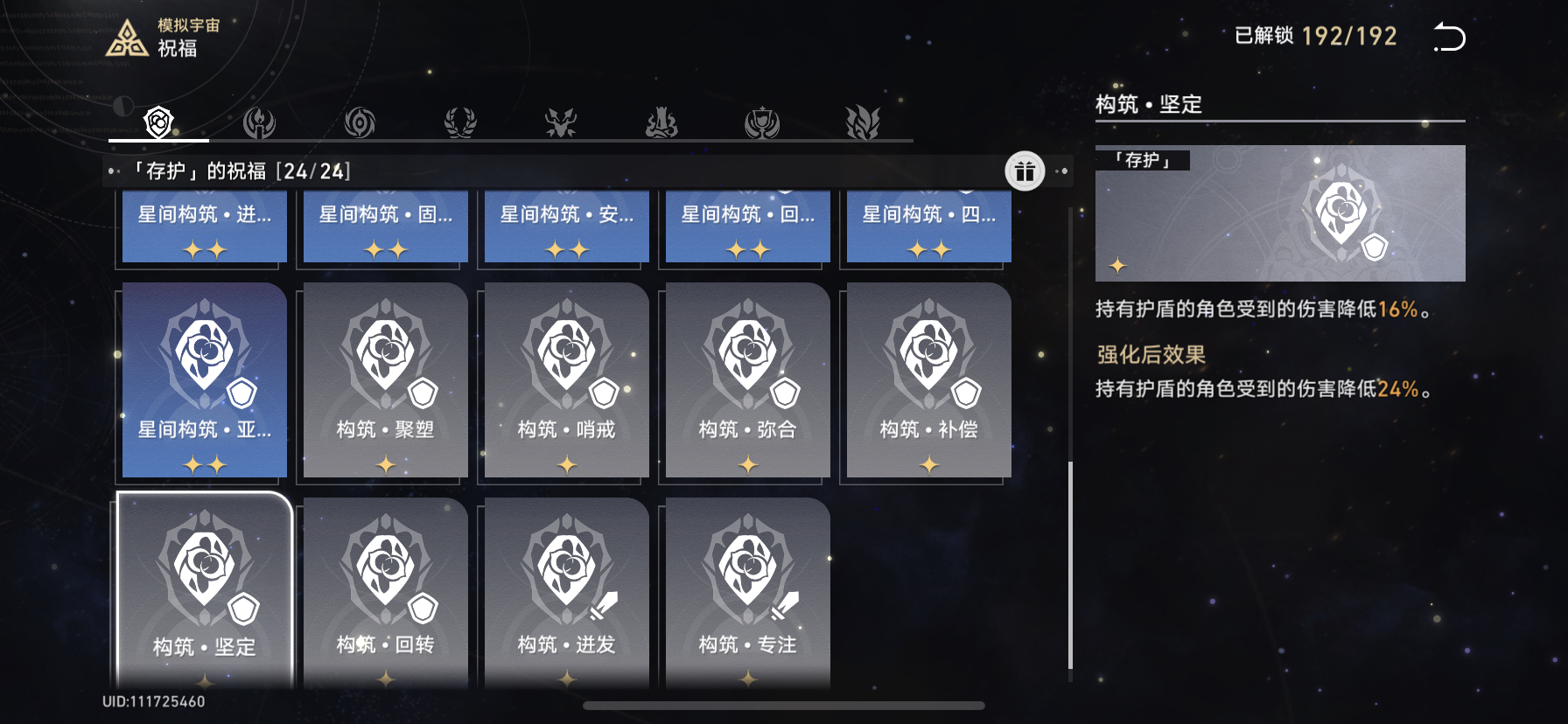Pick the 构筑・坚定 blessing card
Image resolution: width=1568 pixels, height=724 pixels.
205,590
